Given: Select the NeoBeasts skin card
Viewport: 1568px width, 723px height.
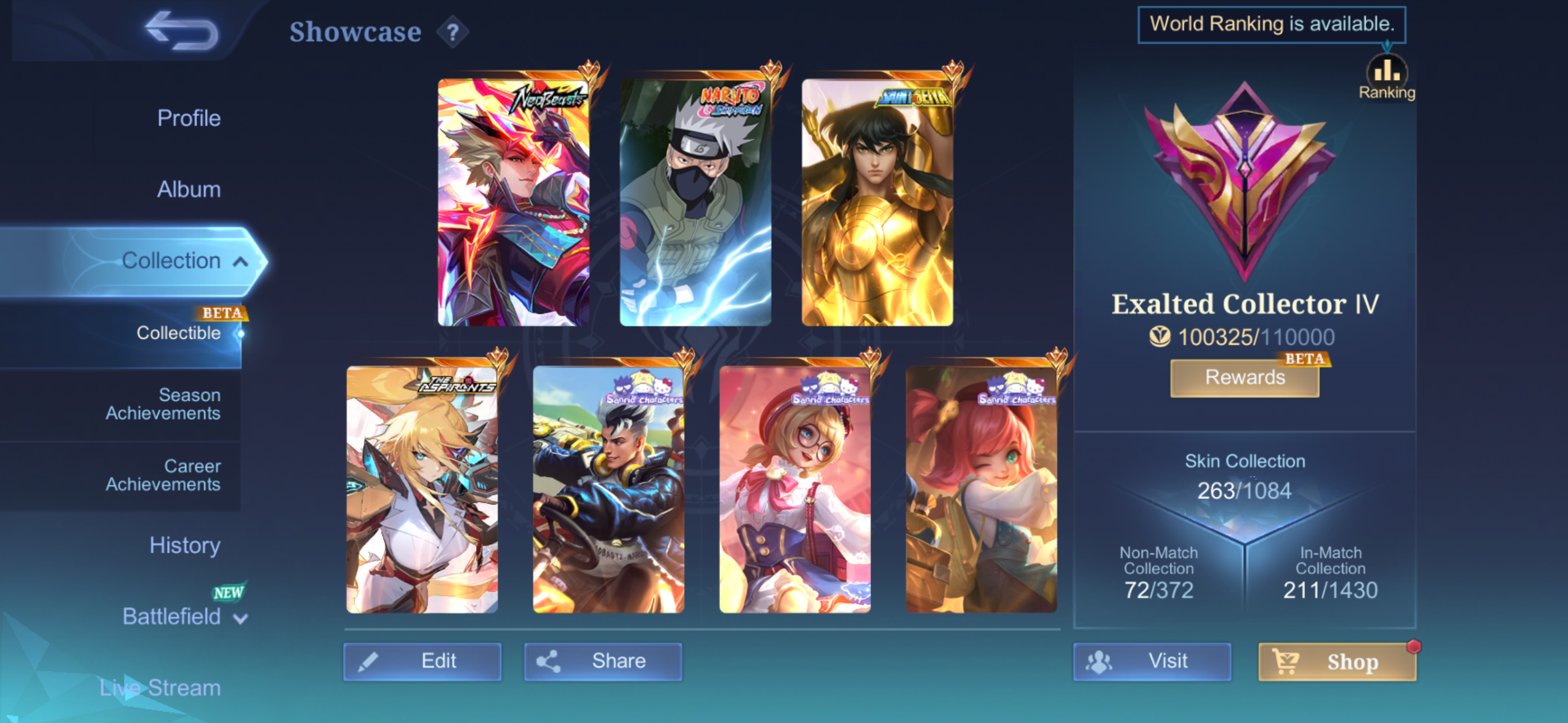Looking at the screenshot, I should [x=513, y=202].
